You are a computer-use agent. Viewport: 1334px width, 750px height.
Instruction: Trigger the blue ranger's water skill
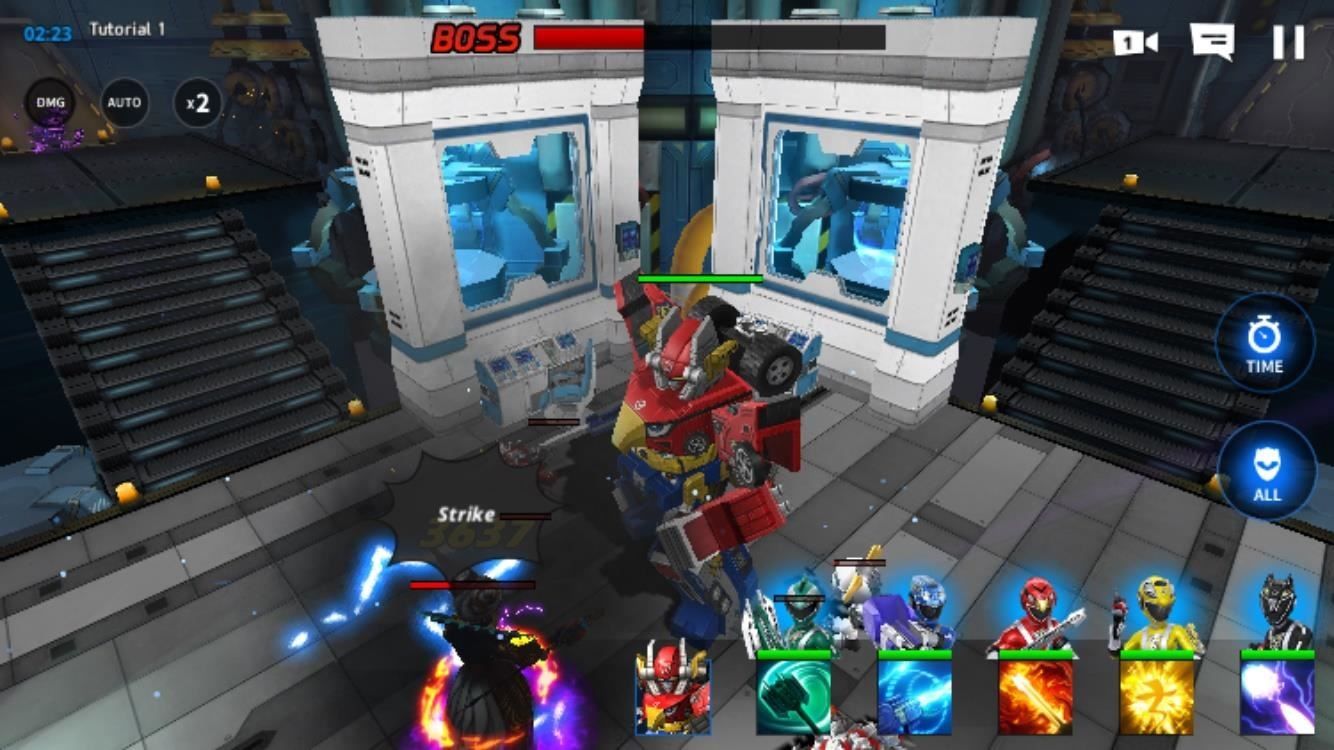915,697
